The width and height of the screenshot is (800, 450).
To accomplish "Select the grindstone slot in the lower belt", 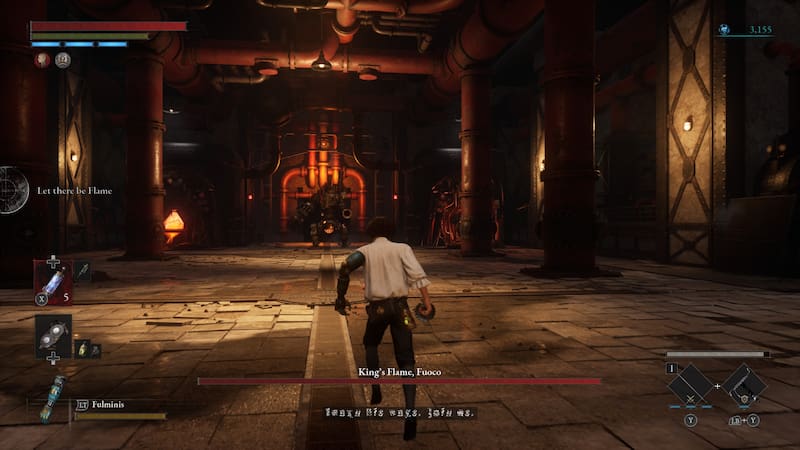I will 52,337.
